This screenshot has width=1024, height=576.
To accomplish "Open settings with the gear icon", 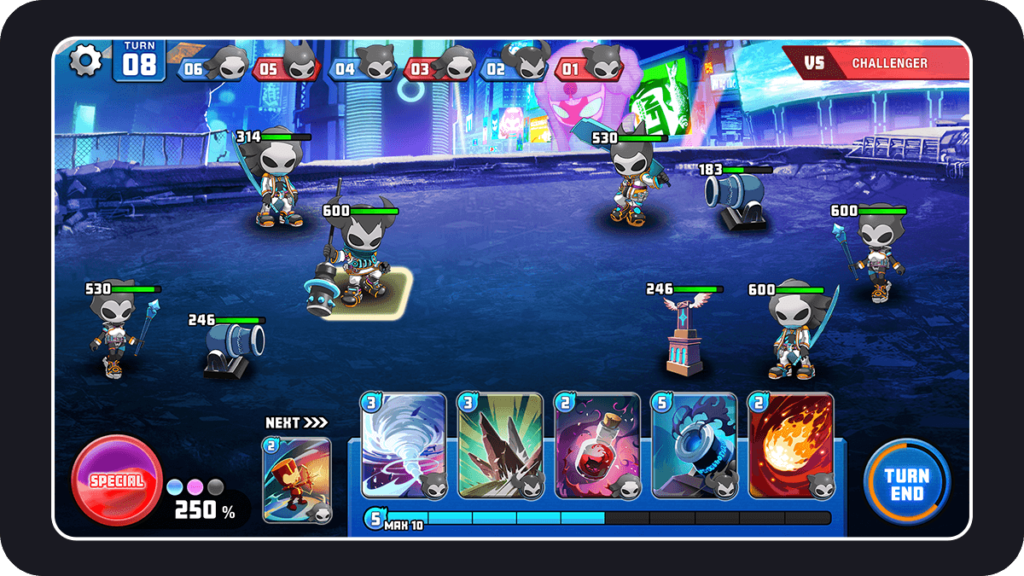I will 86,60.
